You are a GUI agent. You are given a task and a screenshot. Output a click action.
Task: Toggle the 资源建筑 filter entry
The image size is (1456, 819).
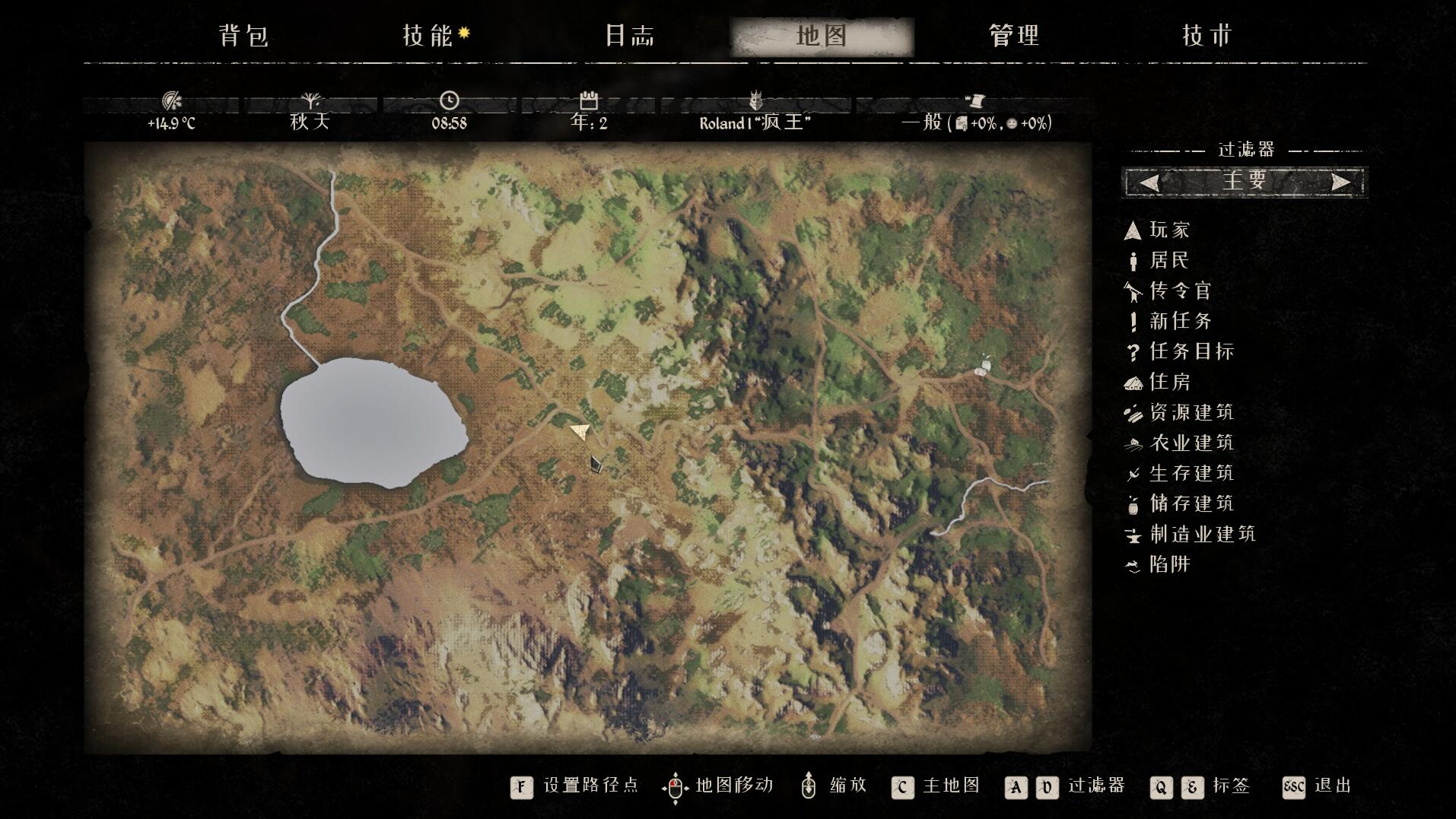tap(1191, 412)
